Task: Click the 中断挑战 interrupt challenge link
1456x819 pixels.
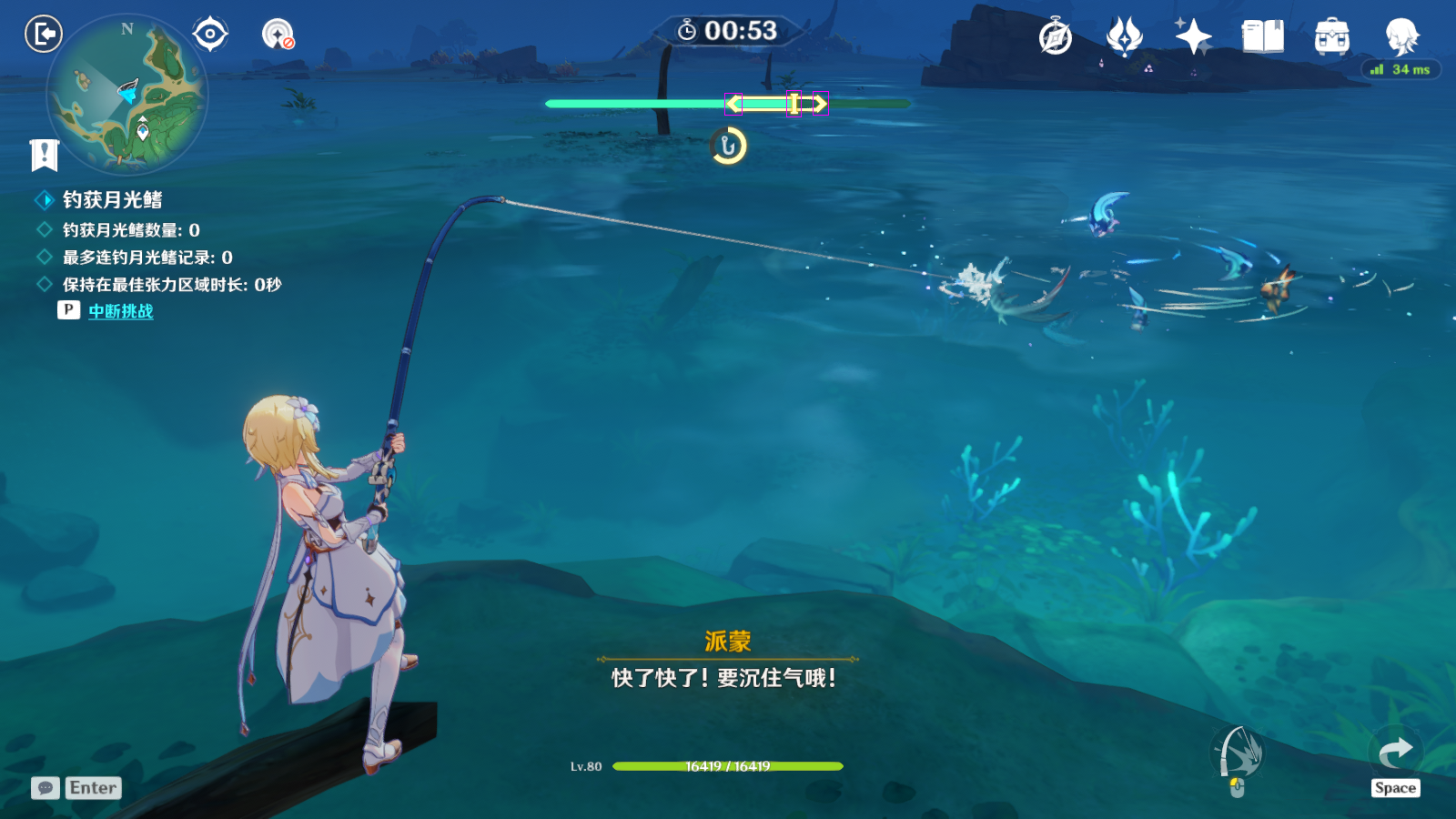Action: [x=120, y=310]
